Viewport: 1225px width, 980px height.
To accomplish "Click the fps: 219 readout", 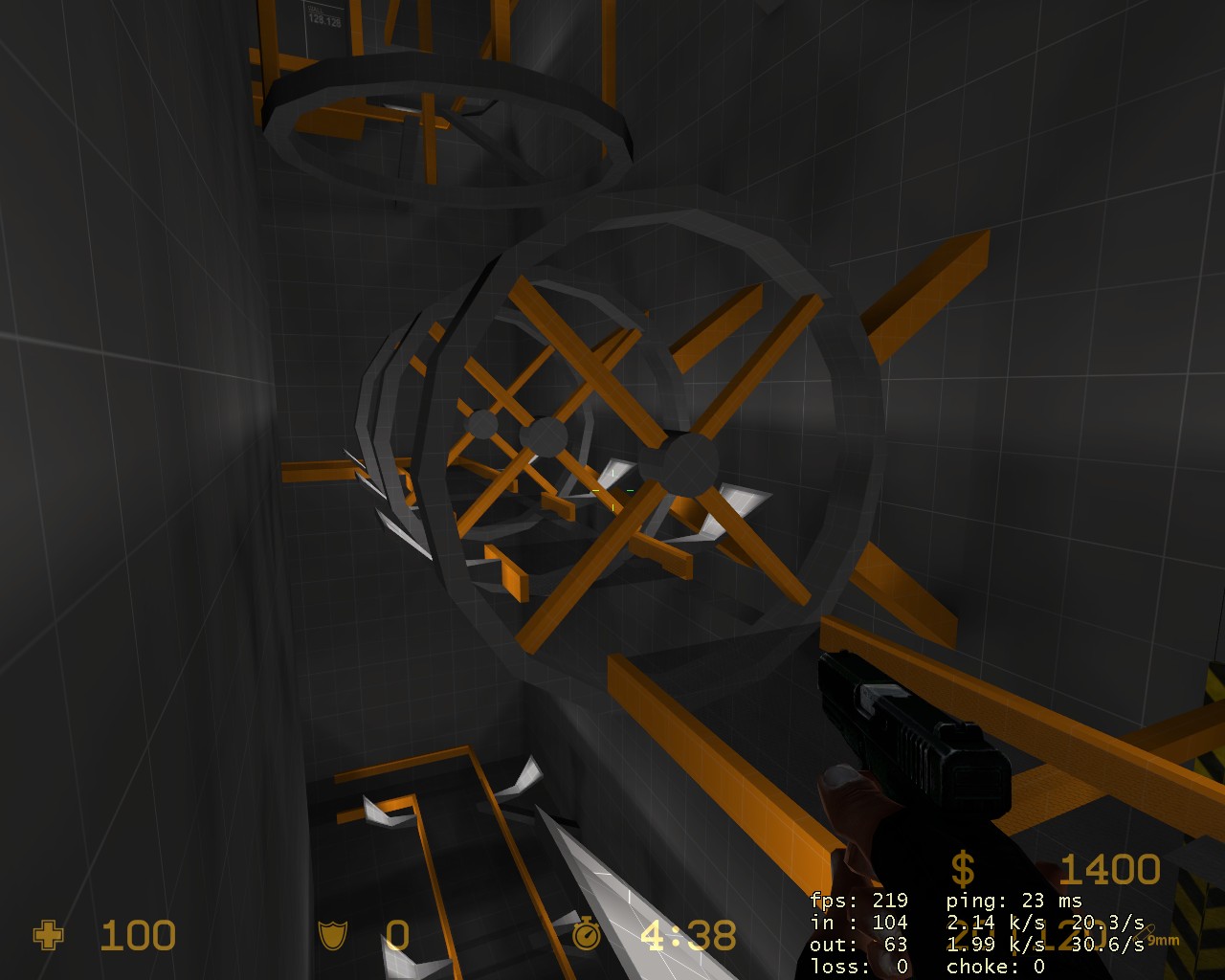I will pyautogui.click(x=857, y=901).
